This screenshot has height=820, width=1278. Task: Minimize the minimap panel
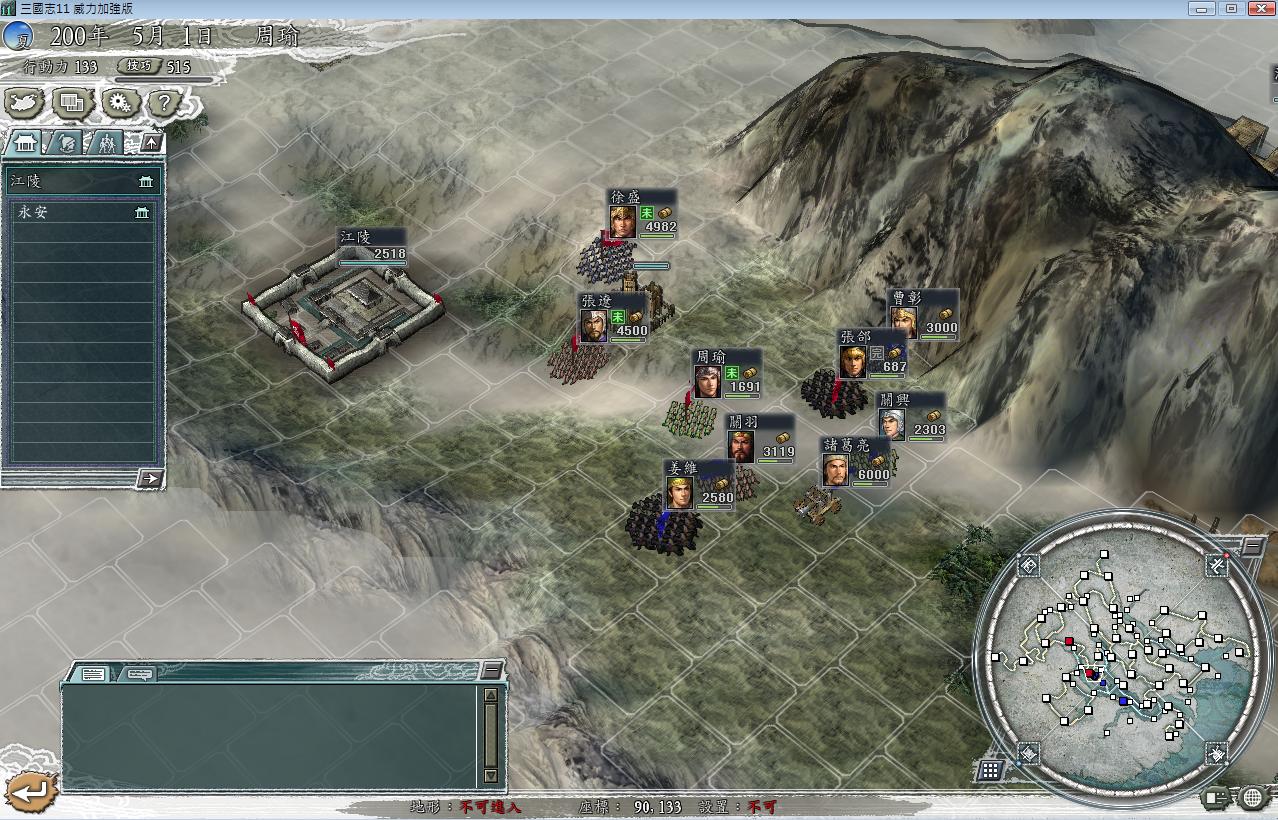(1252, 546)
